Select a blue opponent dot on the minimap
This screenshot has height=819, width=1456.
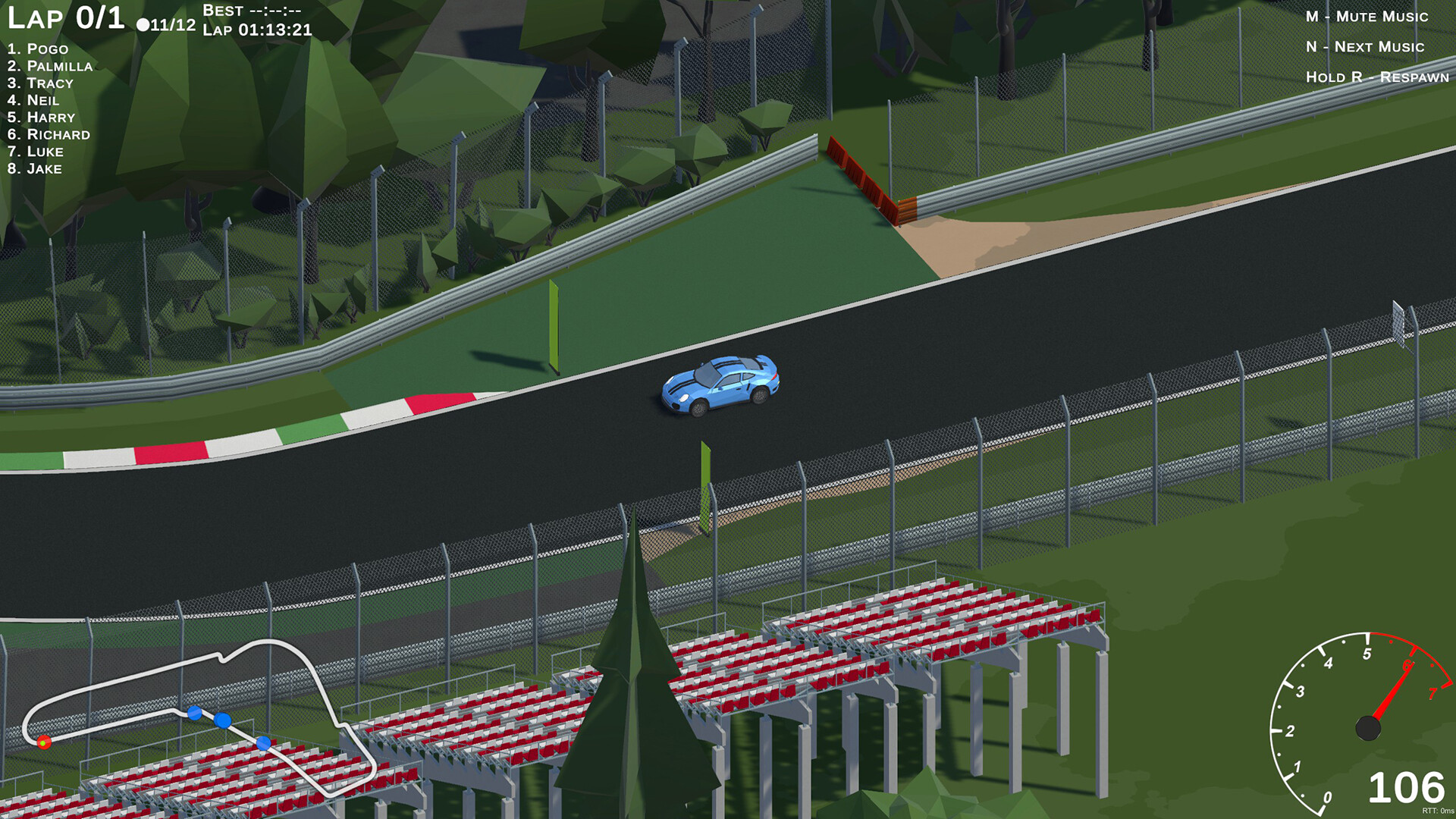223,719
